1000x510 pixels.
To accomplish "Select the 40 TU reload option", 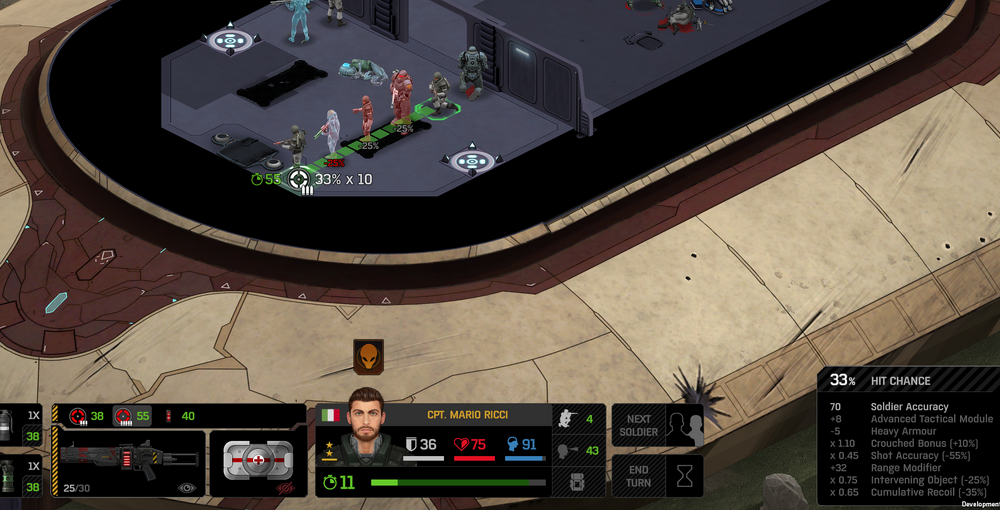I will coord(179,416).
